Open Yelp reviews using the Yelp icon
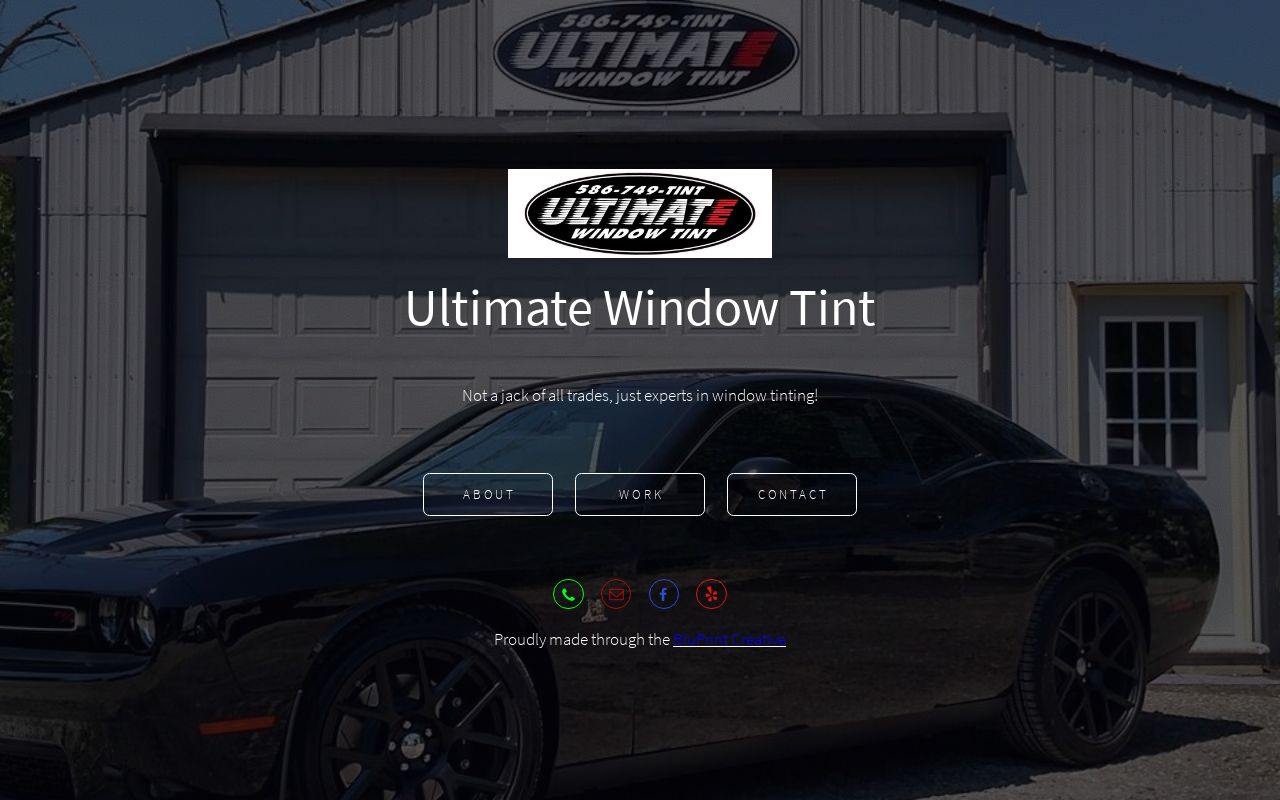The image size is (1280, 800). click(x=712, y=593)
